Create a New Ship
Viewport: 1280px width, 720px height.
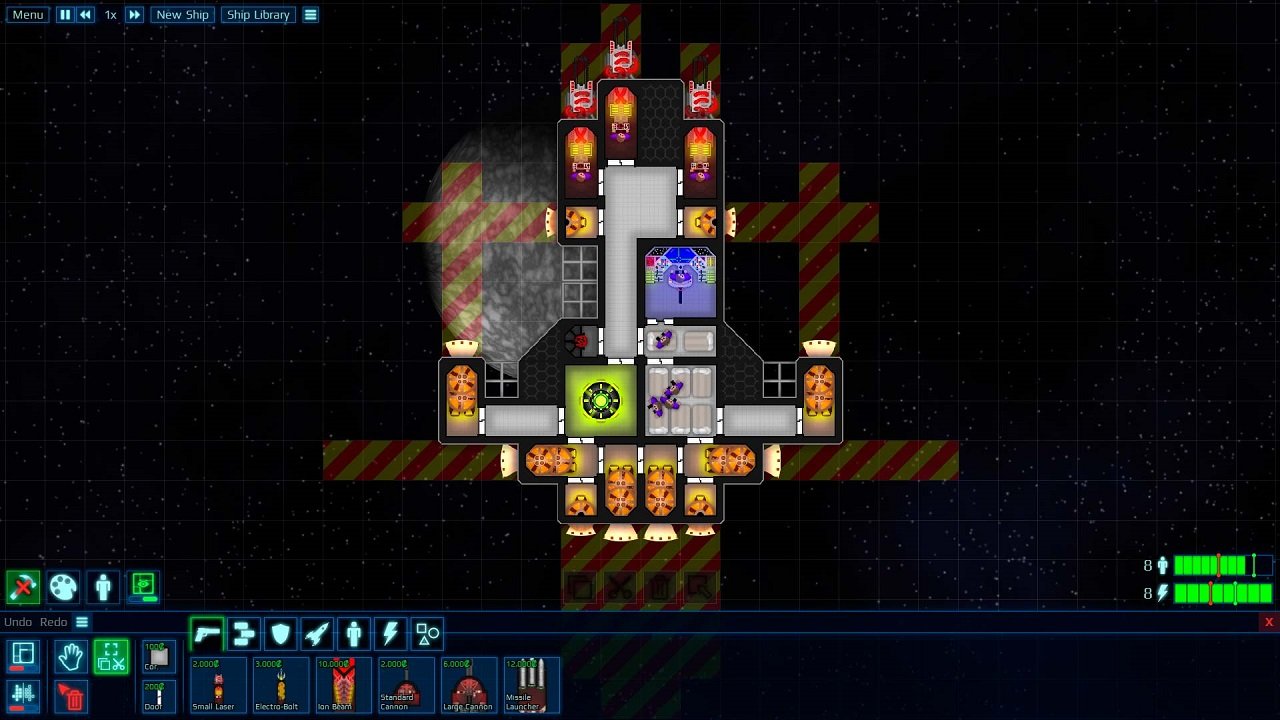tap(182, 14)
